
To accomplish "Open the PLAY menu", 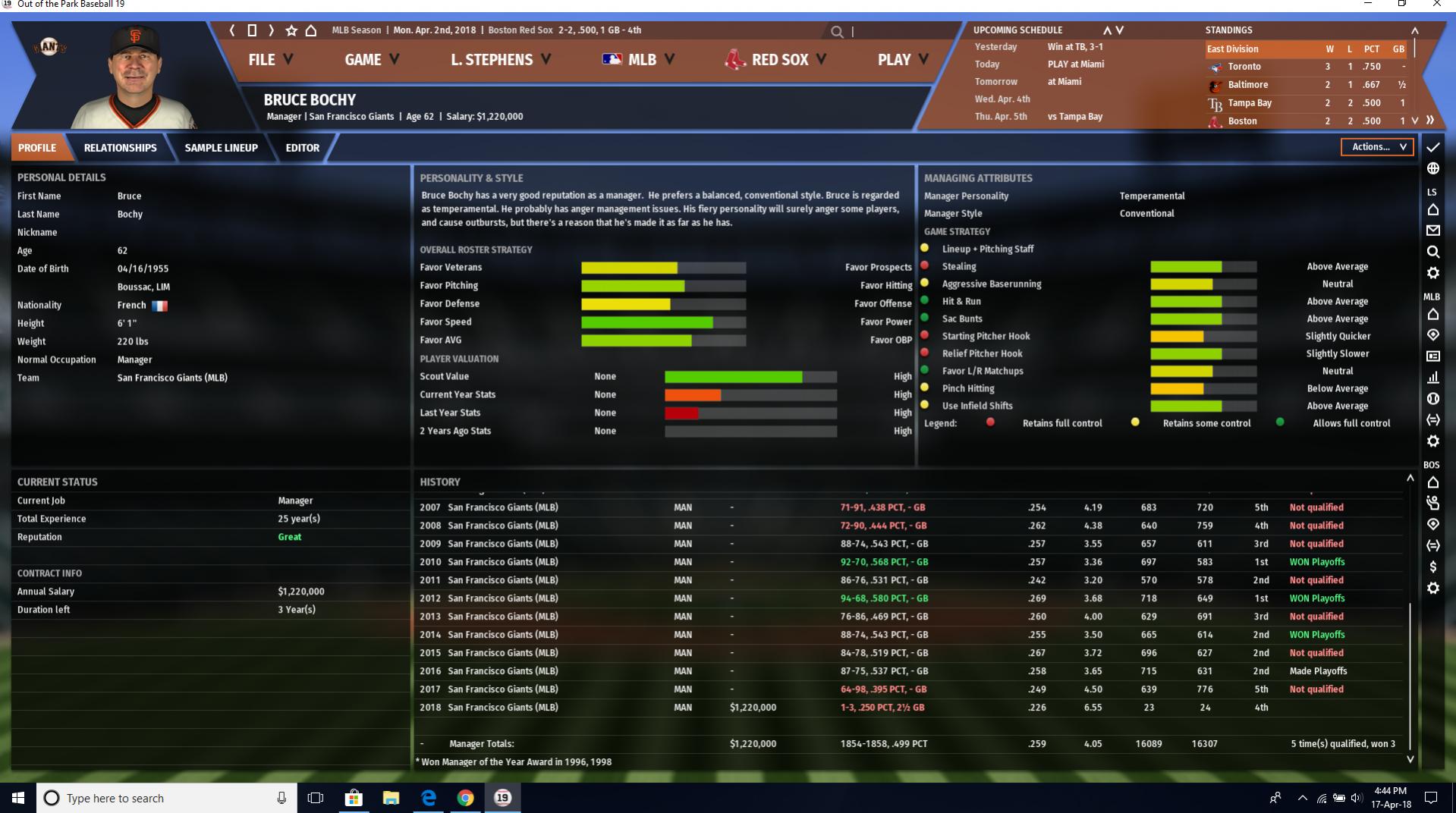I will tap(902, 60).
